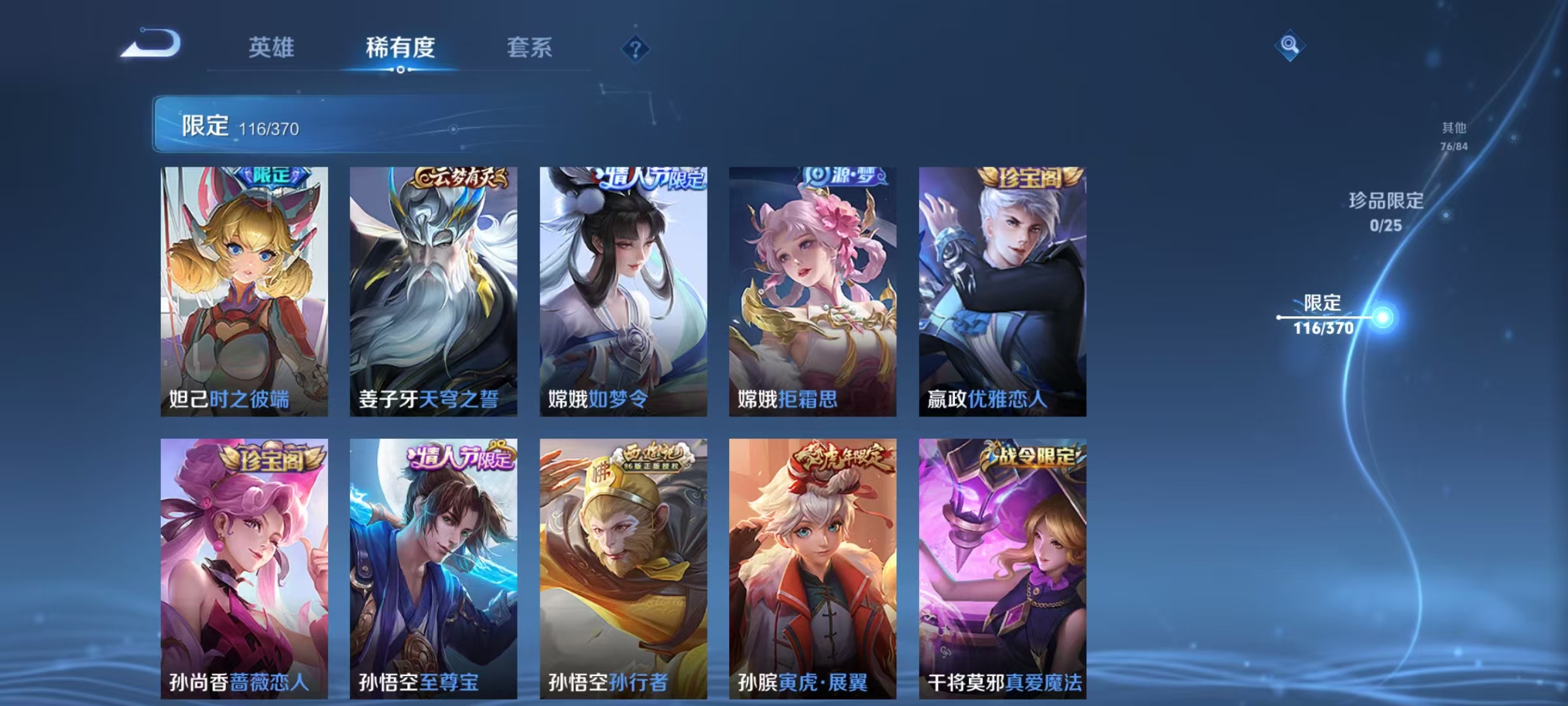Select the 其他 76/84 category
1568x706 pixels.
tap(1456, 135)
